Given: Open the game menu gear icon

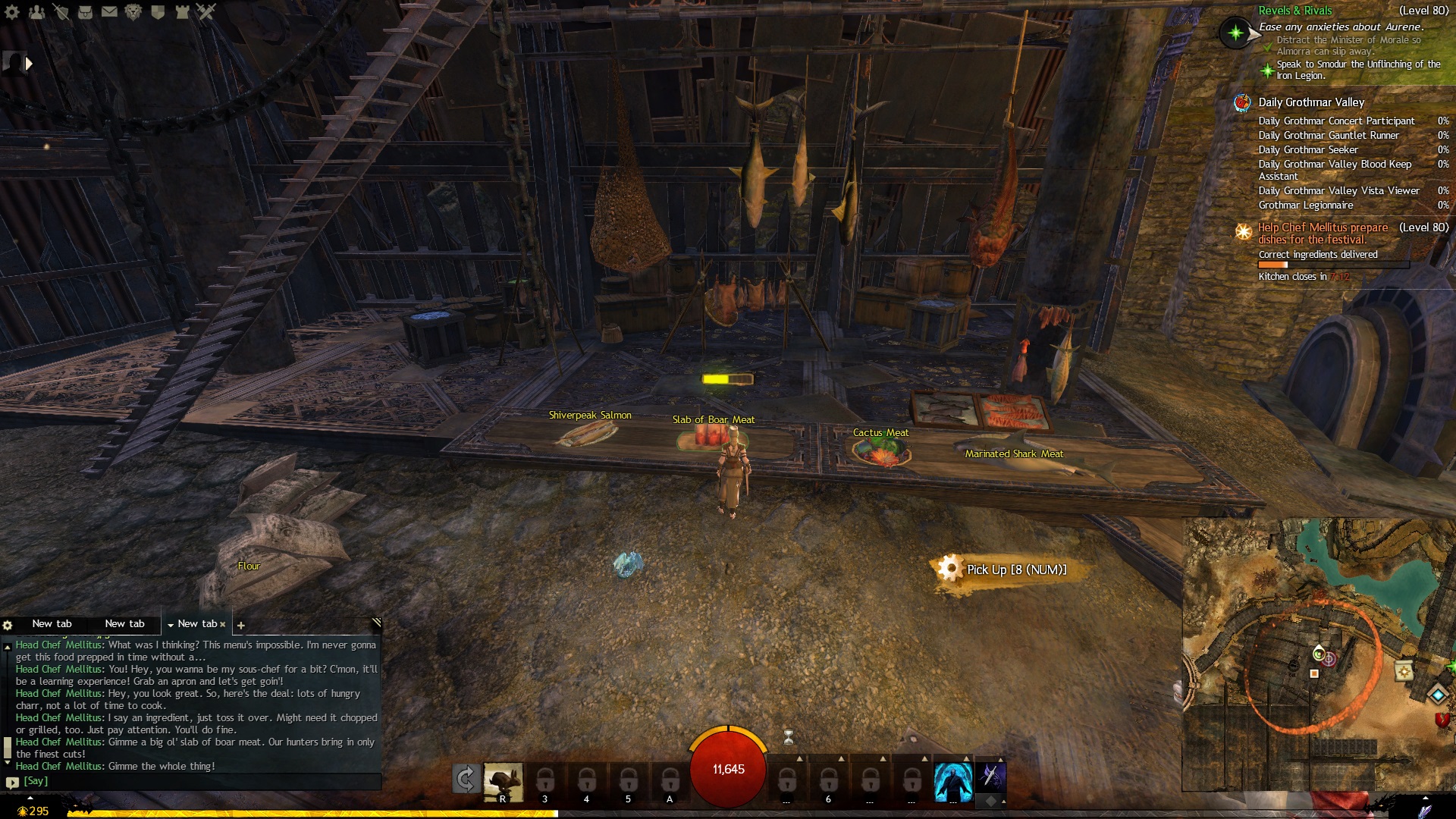Looking at the screenshot, I should point(12,12).
